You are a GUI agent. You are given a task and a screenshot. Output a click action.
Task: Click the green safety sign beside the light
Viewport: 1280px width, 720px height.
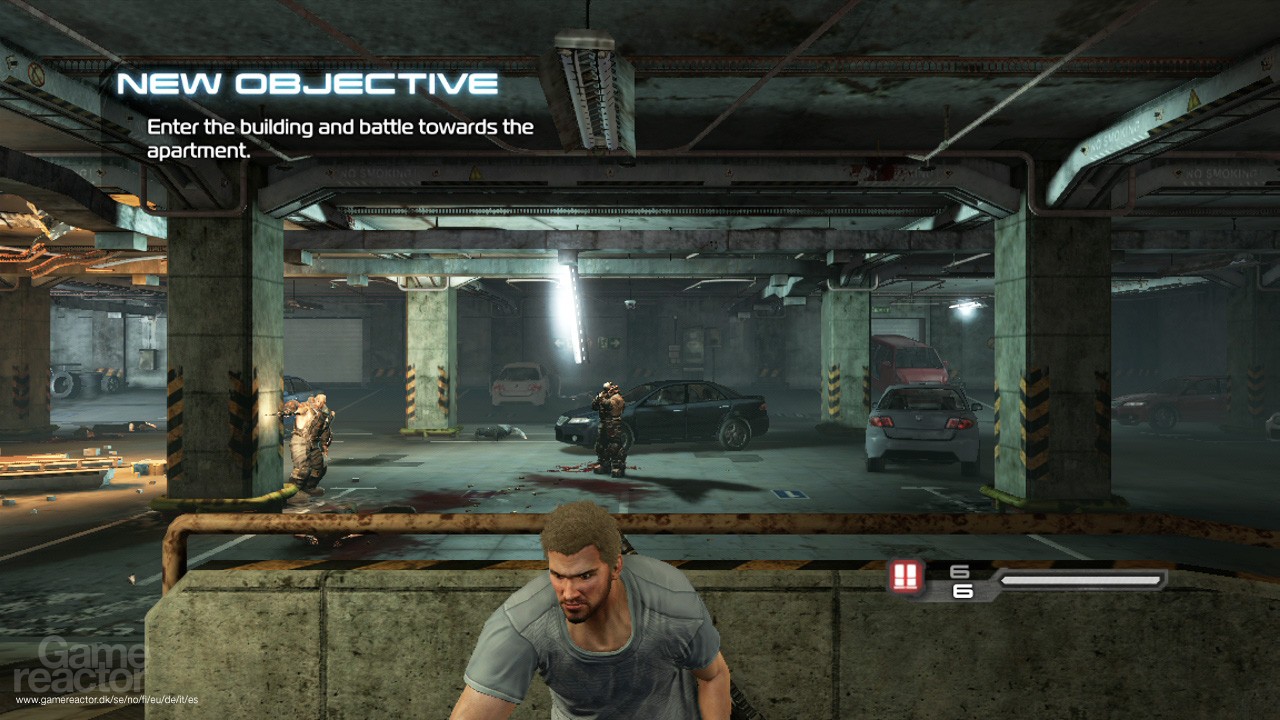602,341
